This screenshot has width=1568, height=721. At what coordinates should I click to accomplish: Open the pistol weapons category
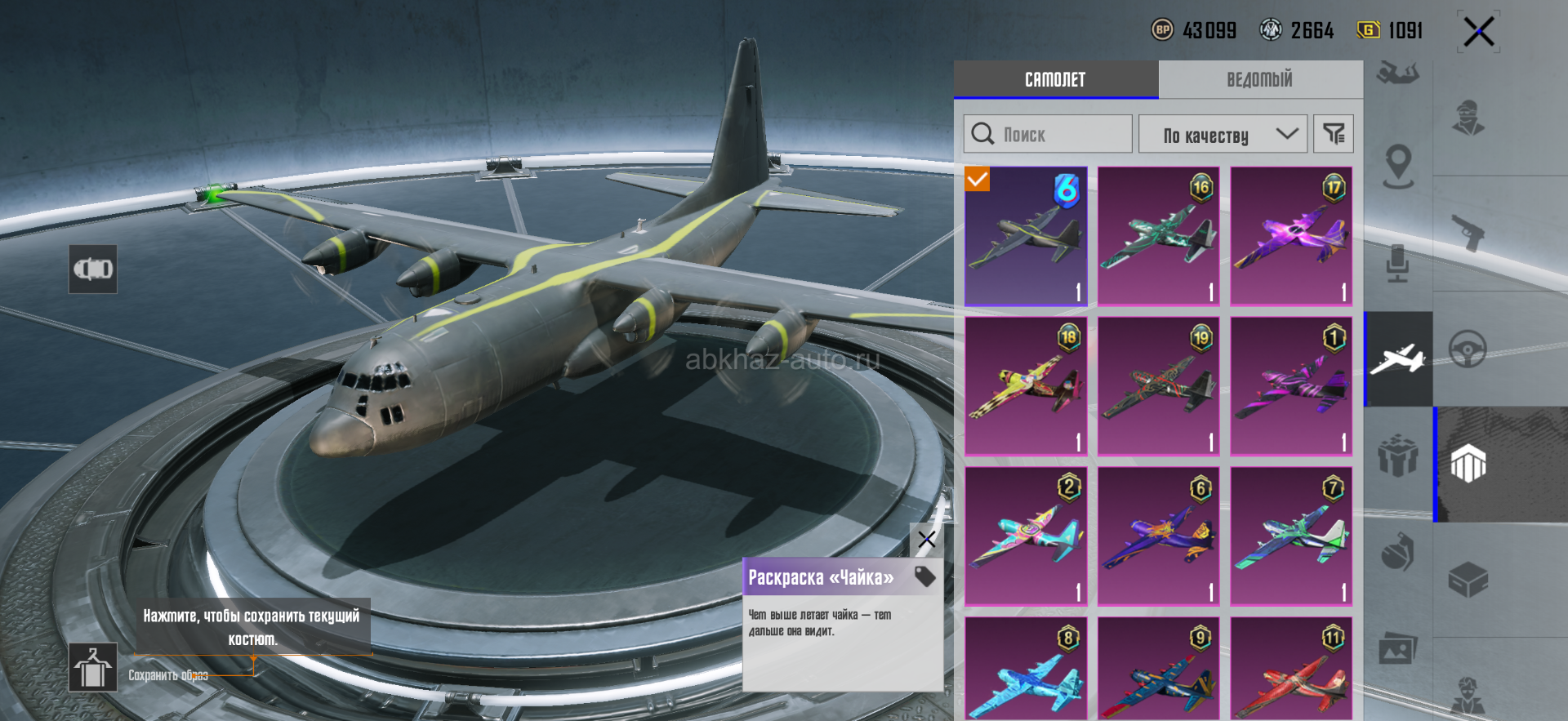pyautogui.click(x=1468, y=233)
